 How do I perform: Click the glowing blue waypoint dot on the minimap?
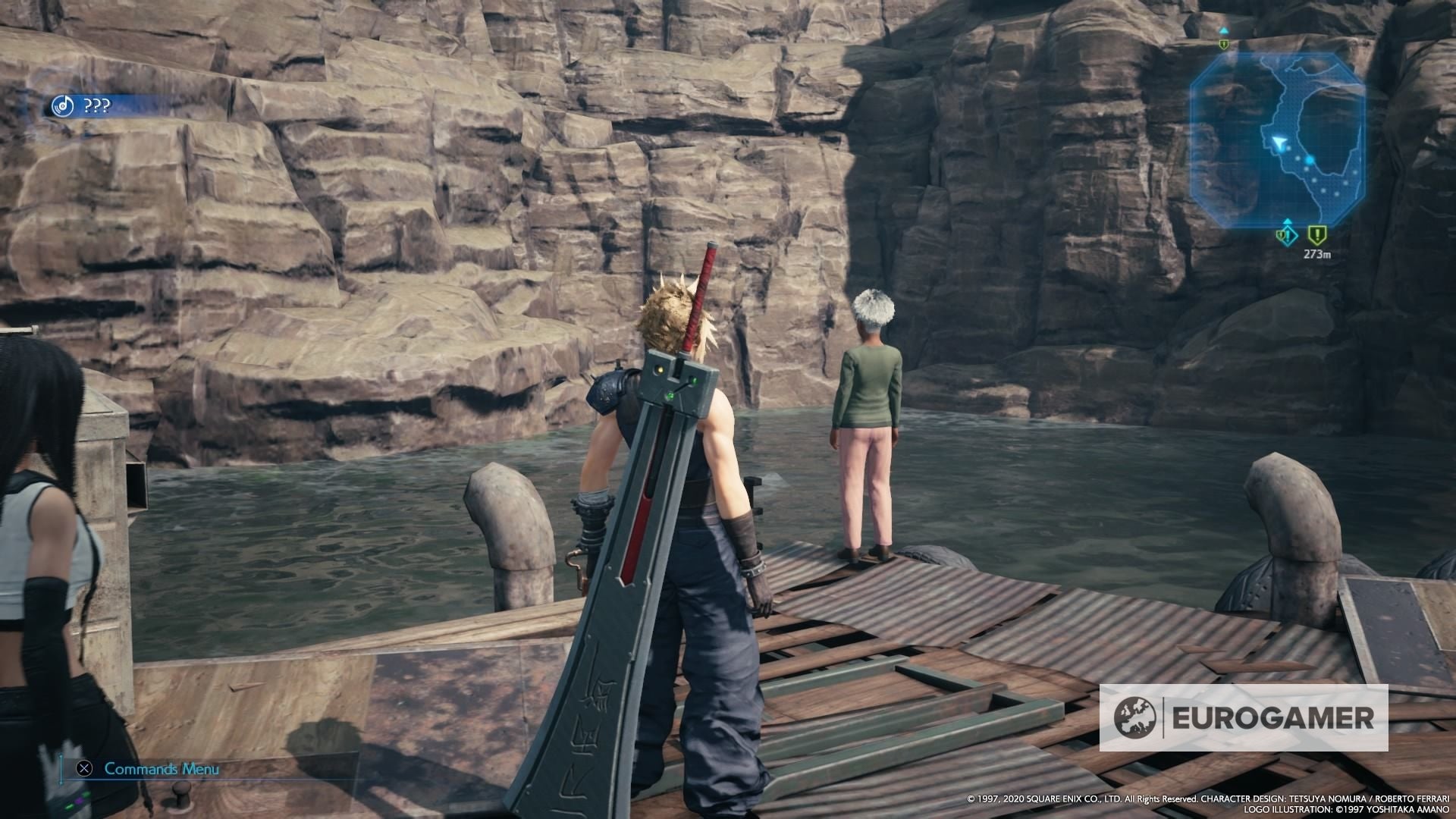pos(1309,158)
